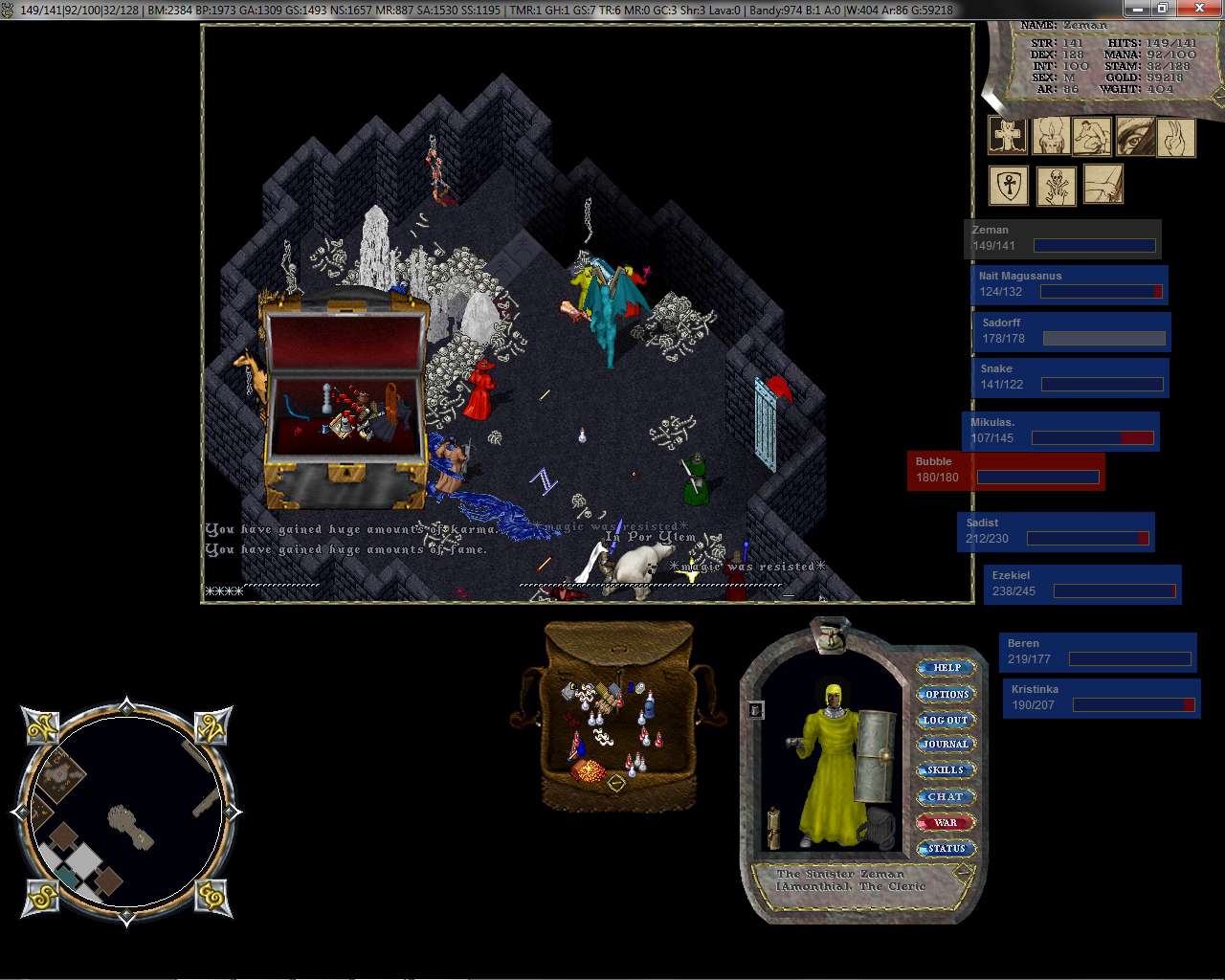
Task: Select Nait Magusanus's health bar
Action: point(1069,284)
